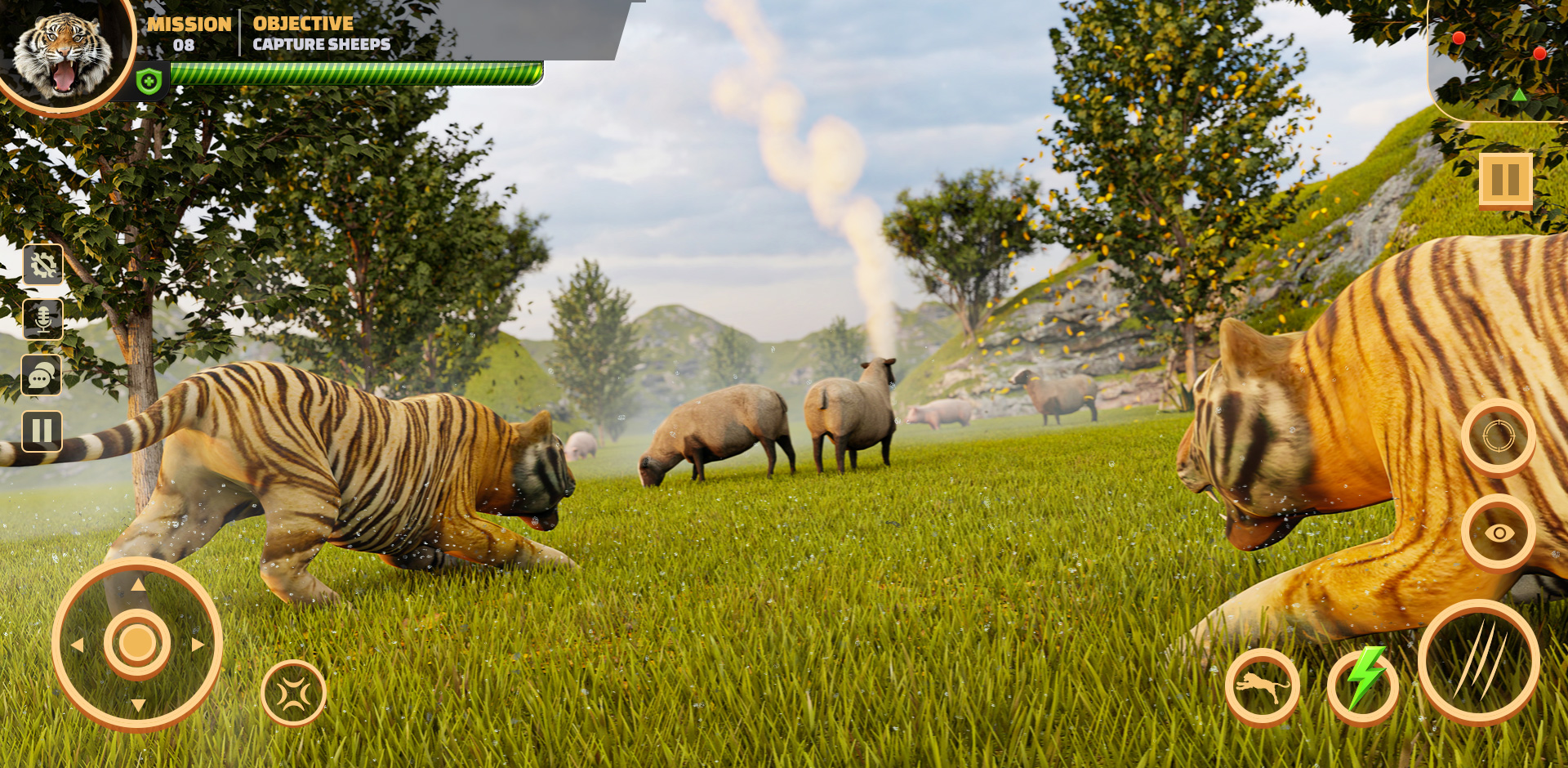This screenshot has width=1568, height=768.
Task: Open the Capture Sheeps objective tracker
Action: tap(322, 33)
